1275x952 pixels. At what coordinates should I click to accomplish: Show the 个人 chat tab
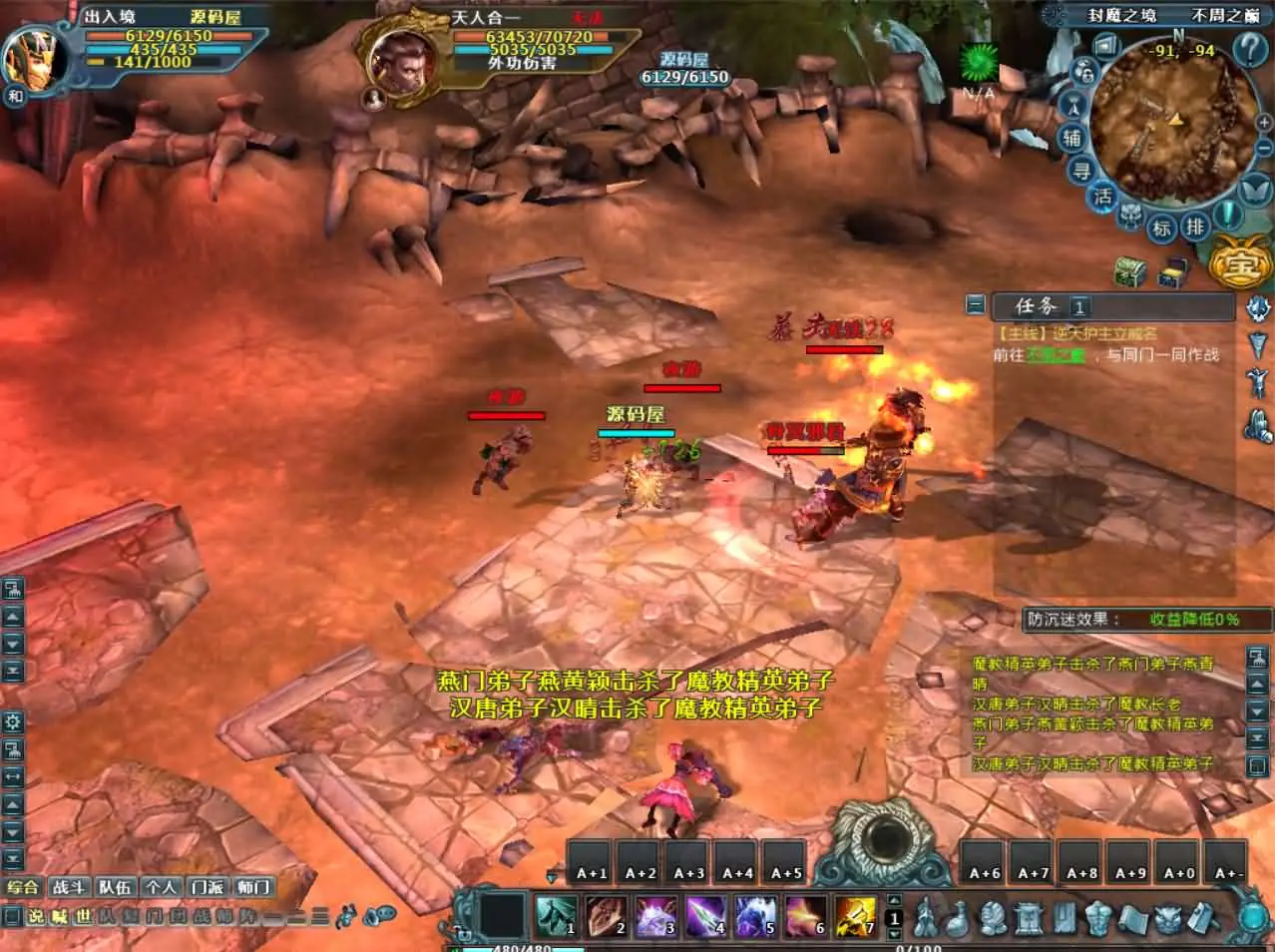(x=161, y=887)
